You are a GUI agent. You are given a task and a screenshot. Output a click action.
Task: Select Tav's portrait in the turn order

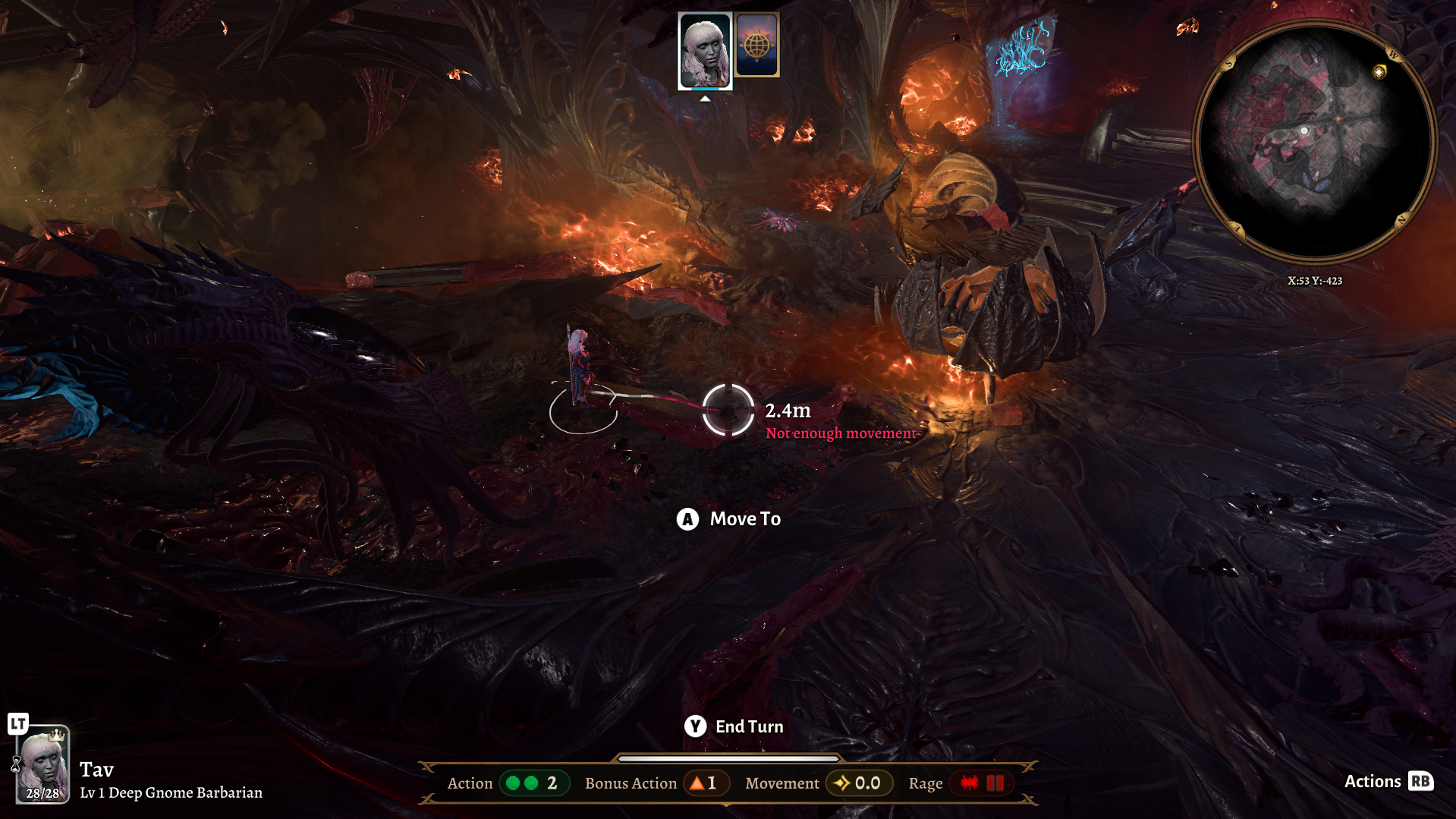[x=705, y=51]
